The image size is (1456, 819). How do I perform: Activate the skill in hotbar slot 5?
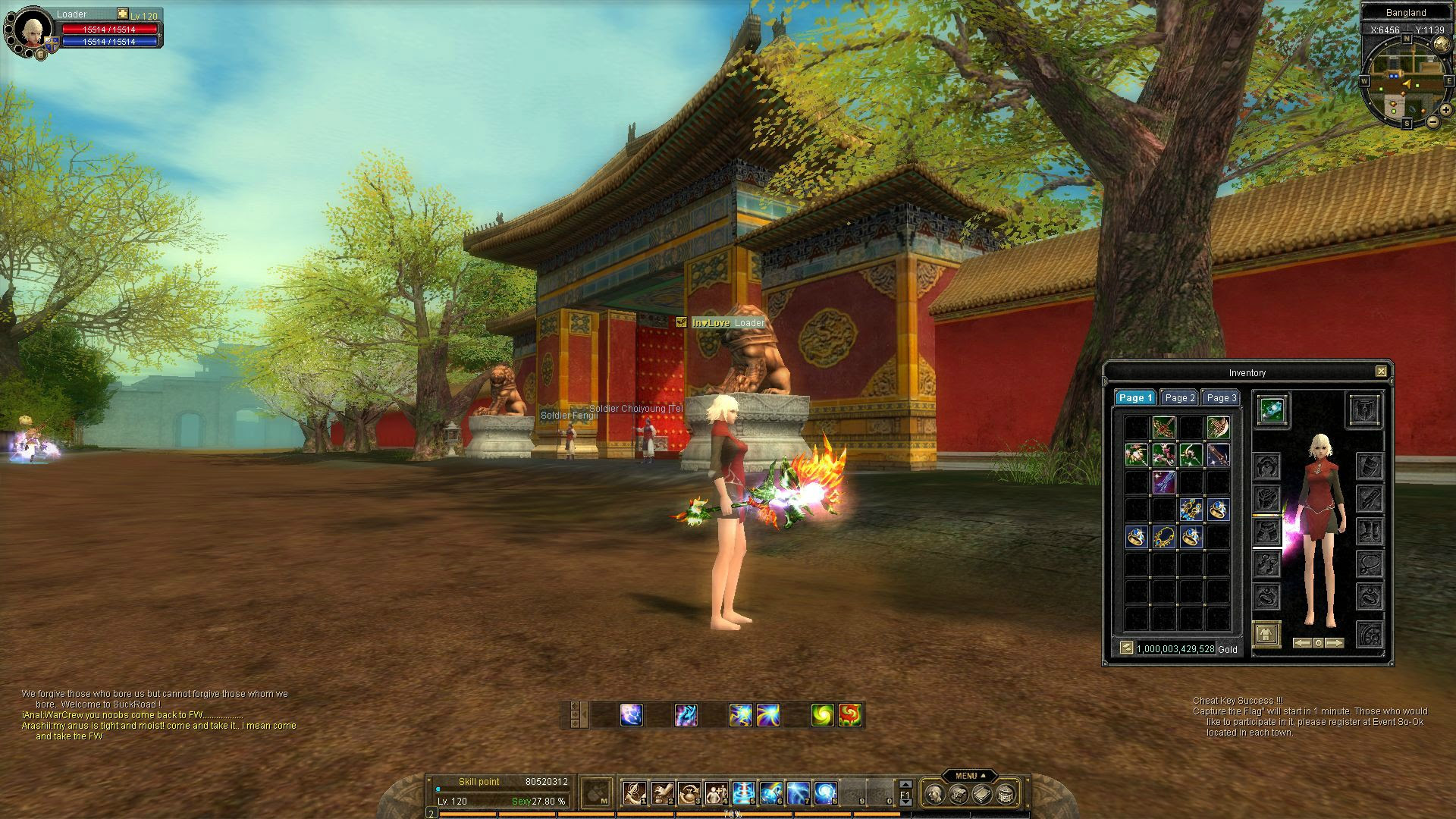(744, 793)
